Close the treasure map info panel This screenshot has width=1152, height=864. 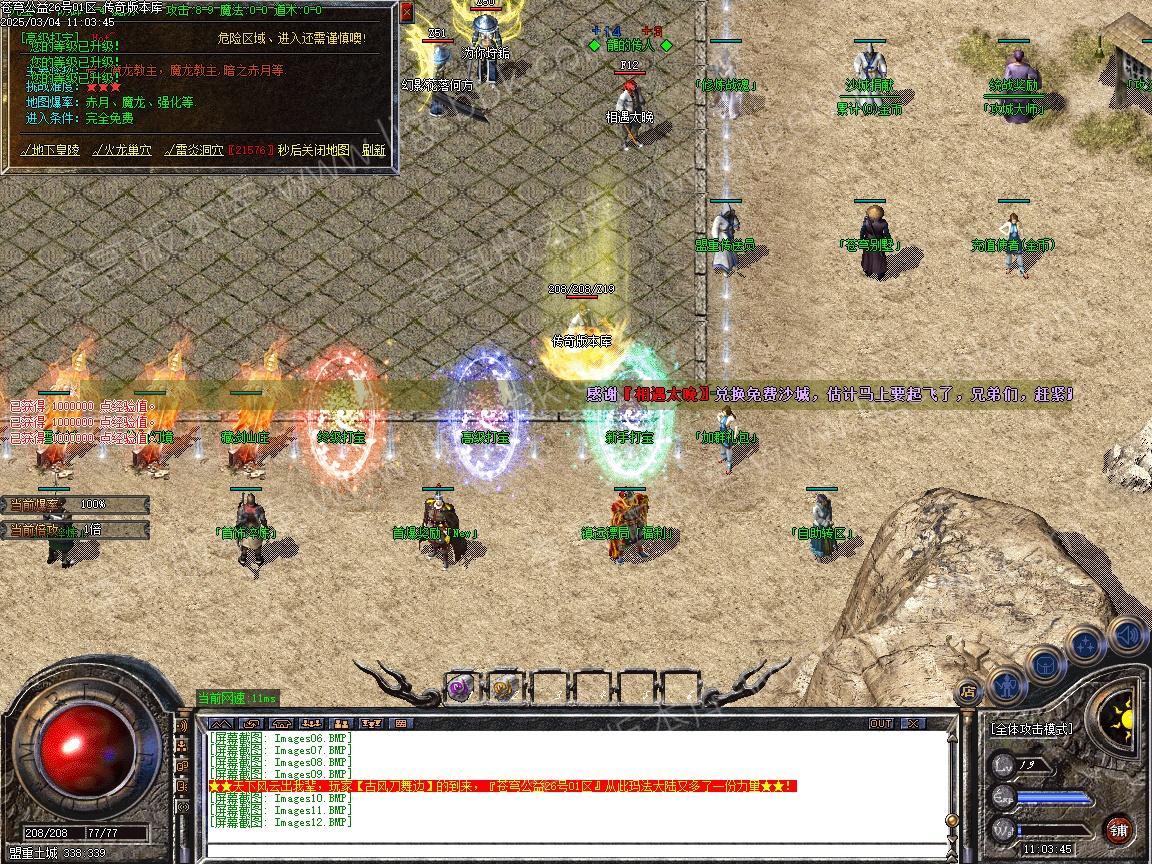[406, 13]
